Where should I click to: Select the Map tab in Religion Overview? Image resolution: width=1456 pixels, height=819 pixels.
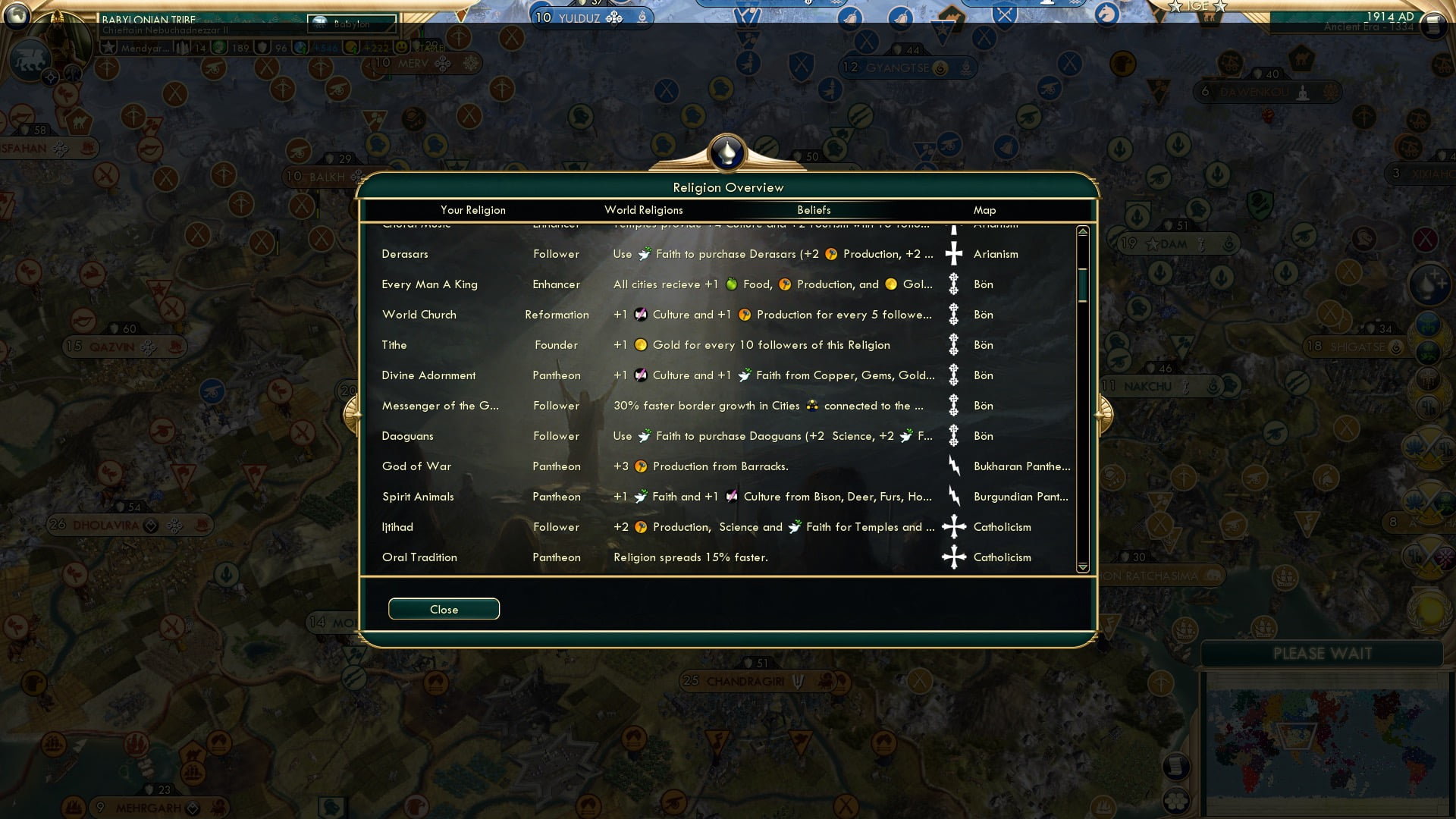tap(984, 210)
